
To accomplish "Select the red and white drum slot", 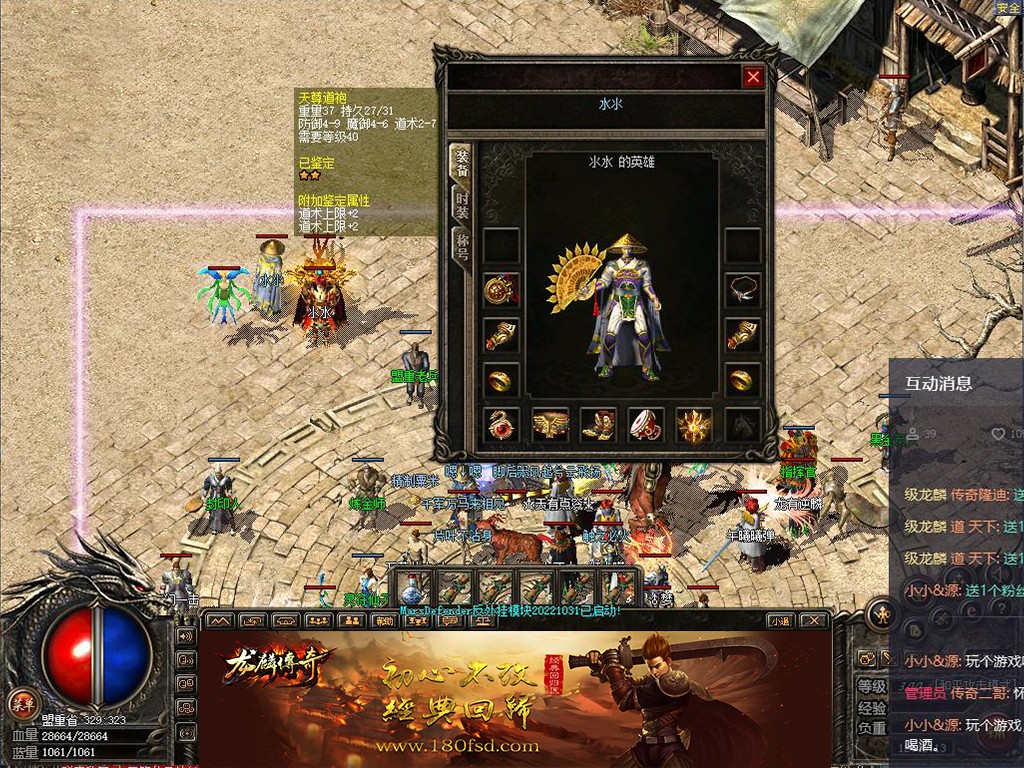I will 646,424.
